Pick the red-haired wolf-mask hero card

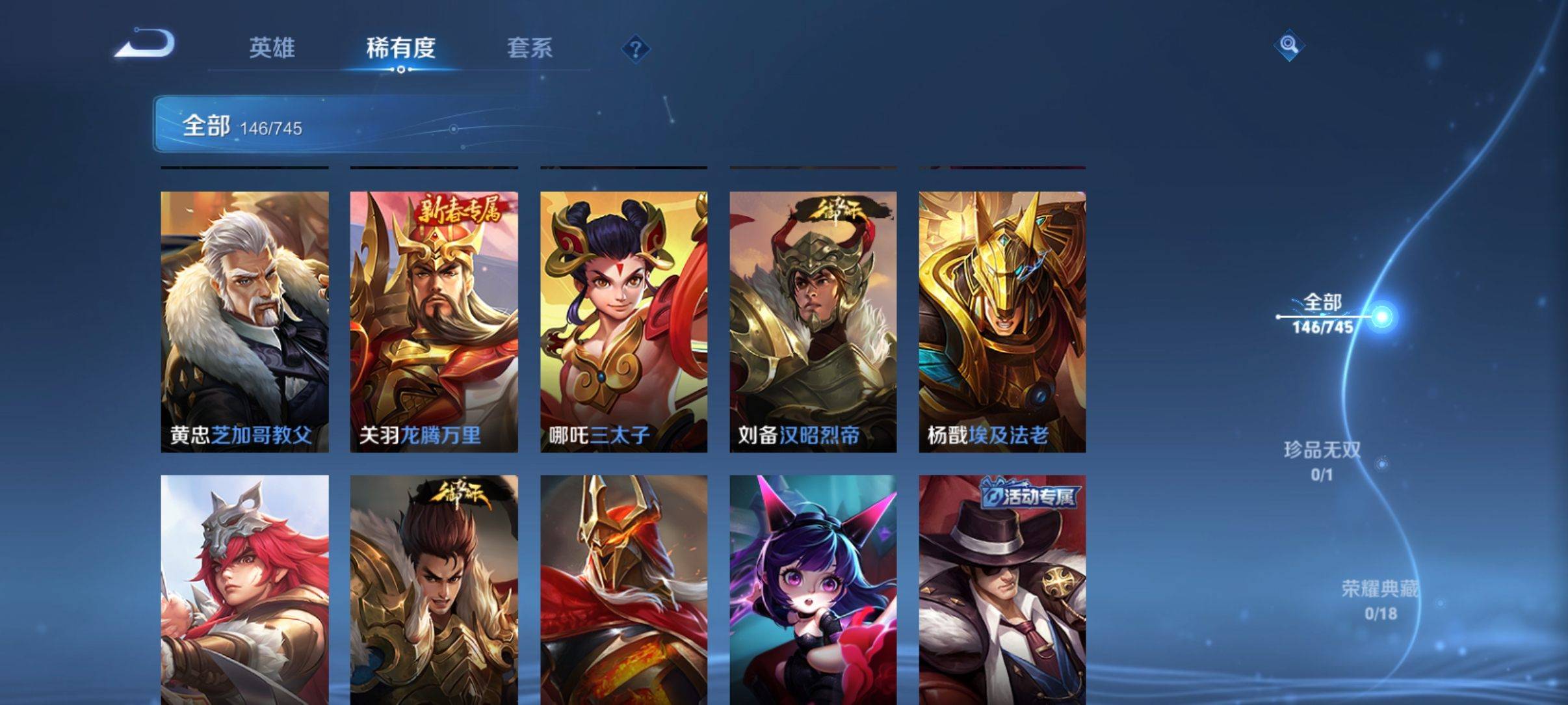pyautogui.click(x=244, y=589)
